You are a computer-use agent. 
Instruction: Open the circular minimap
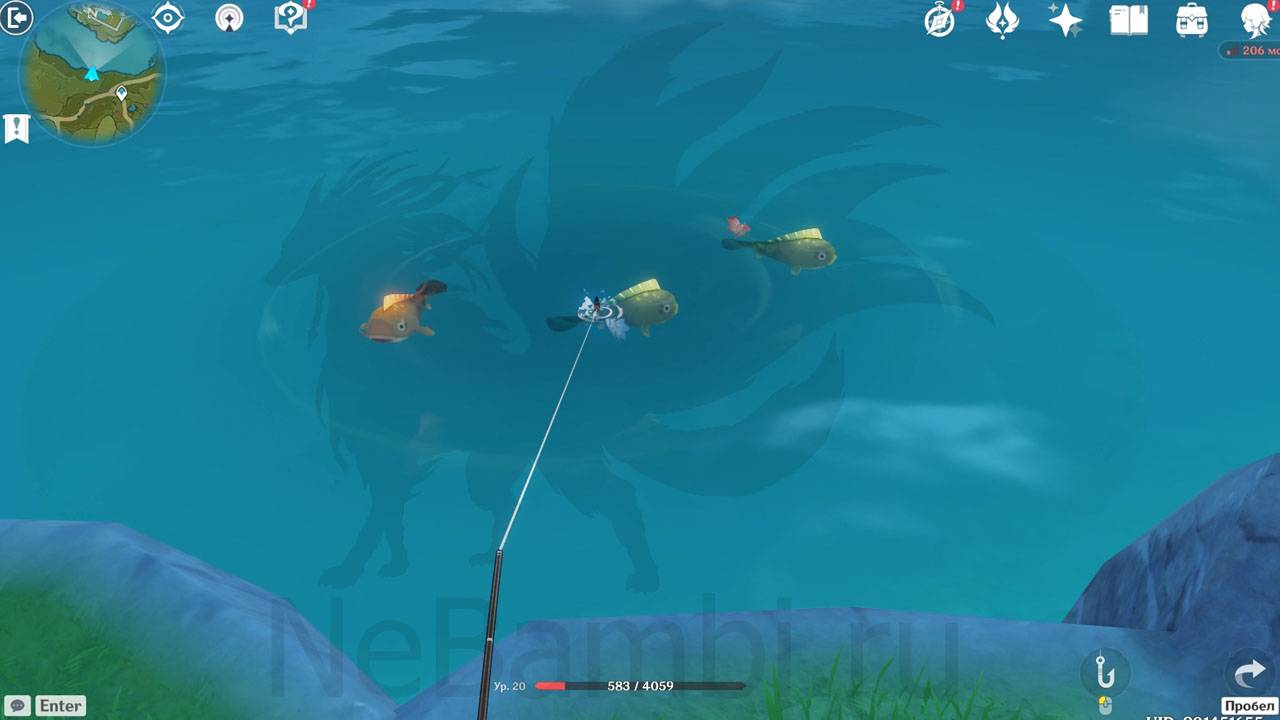pyautogui.click(x=92, y=72)
